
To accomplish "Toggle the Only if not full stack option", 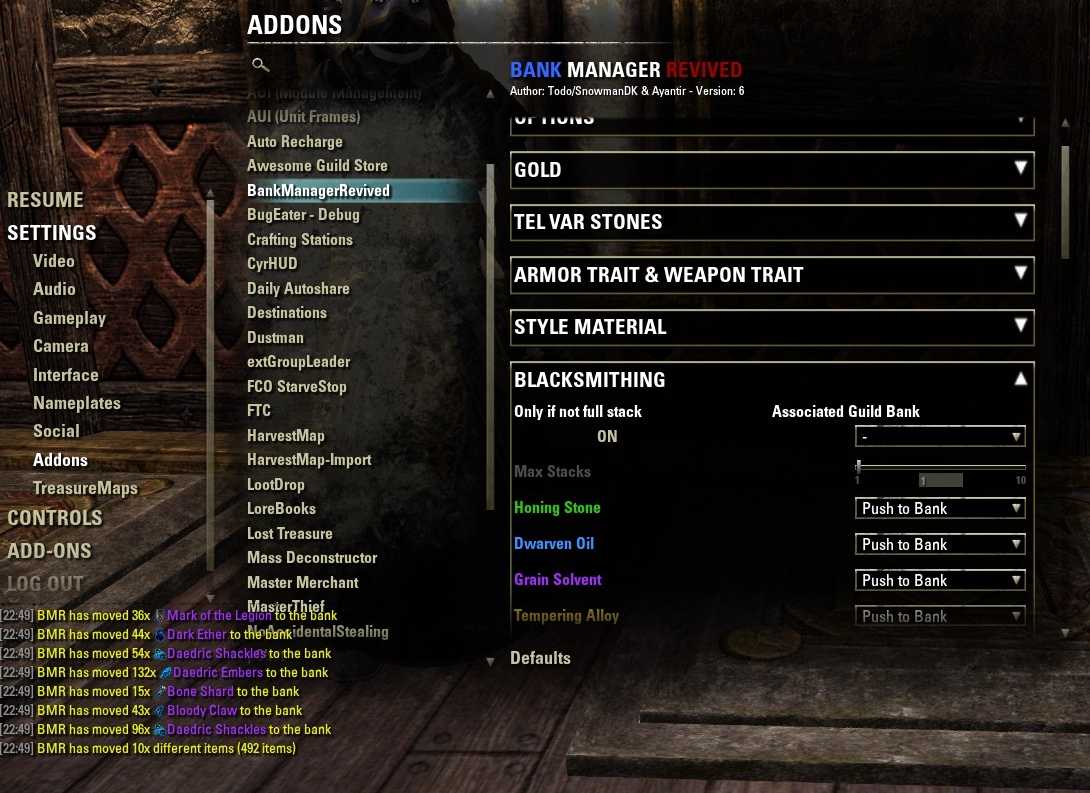I will [x=607, y=437].
